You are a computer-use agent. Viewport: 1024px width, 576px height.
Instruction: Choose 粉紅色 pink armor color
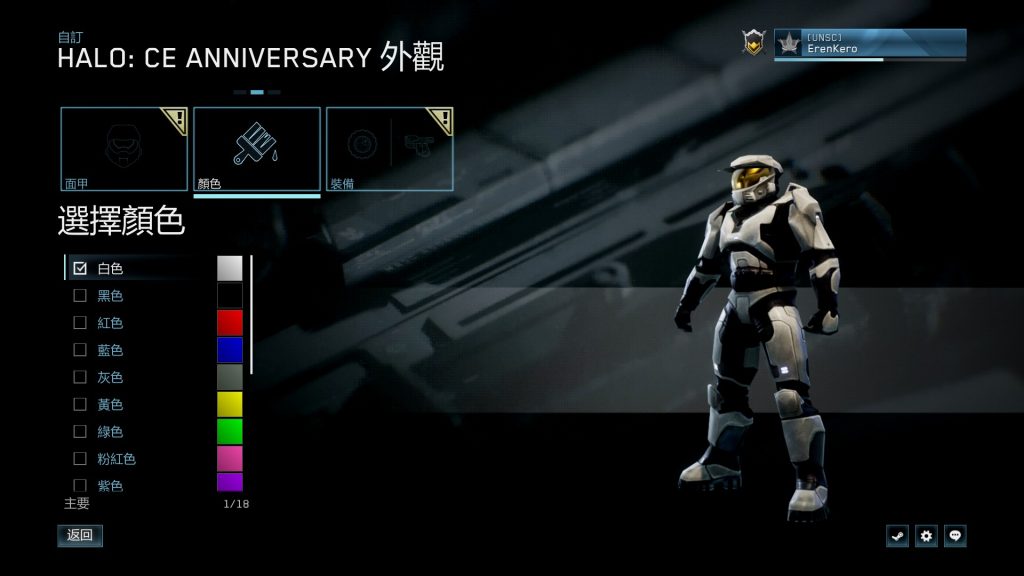tap(80, 459)
